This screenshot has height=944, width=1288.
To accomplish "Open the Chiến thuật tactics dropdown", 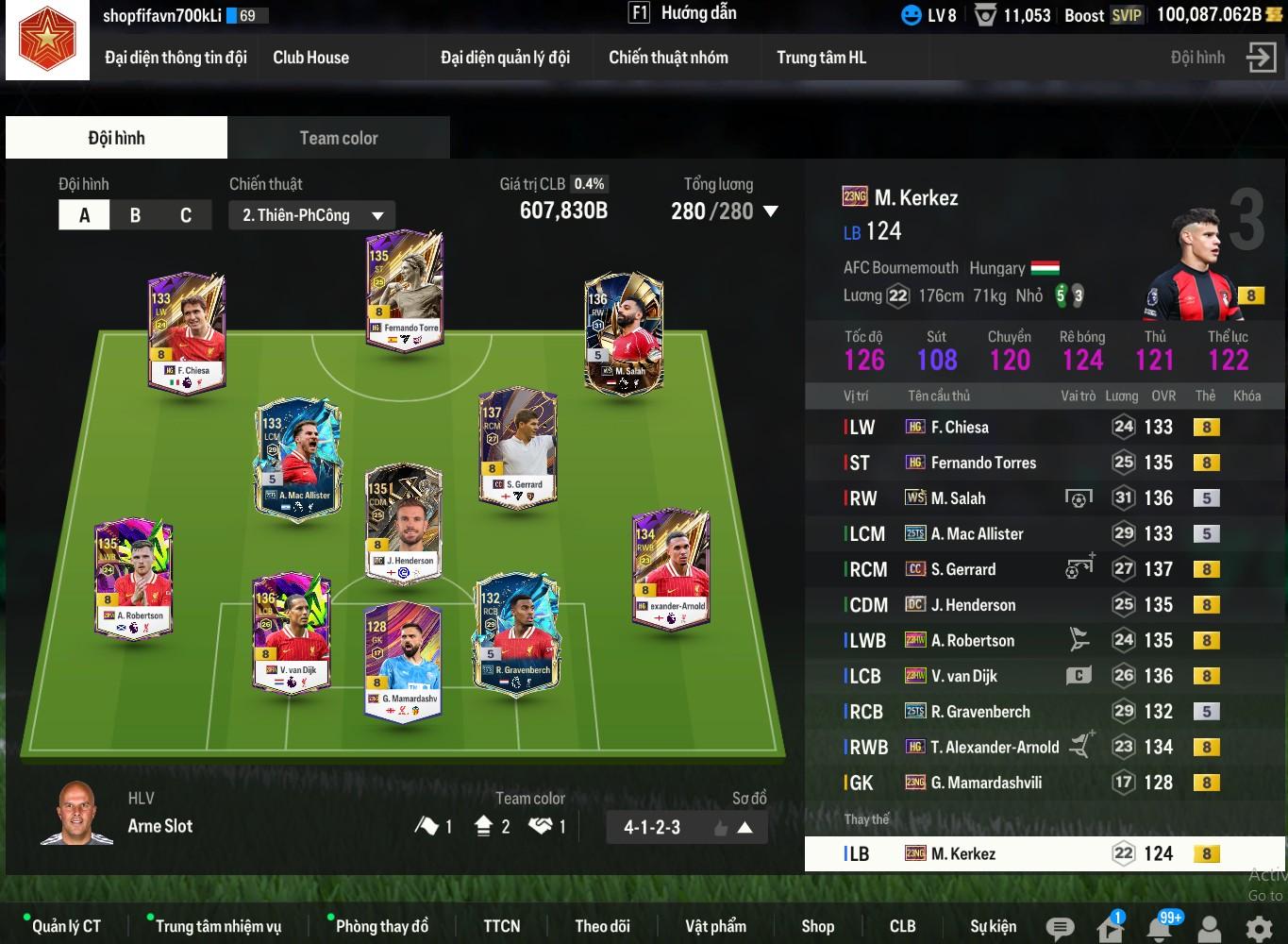I will (311, 215).
